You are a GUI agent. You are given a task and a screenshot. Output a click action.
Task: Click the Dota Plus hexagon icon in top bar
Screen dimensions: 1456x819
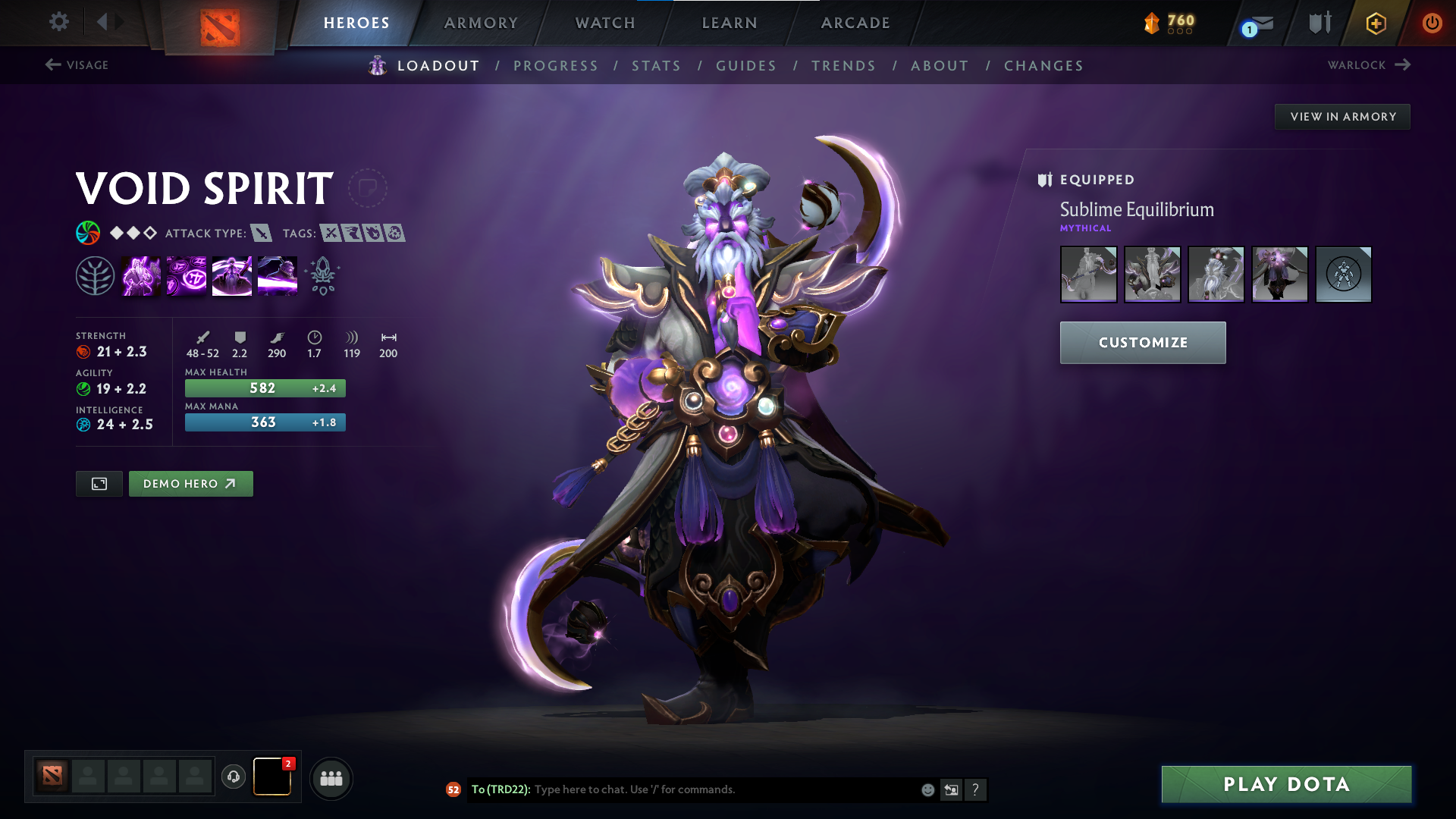pyautogui.click(x=1376, y=23)
